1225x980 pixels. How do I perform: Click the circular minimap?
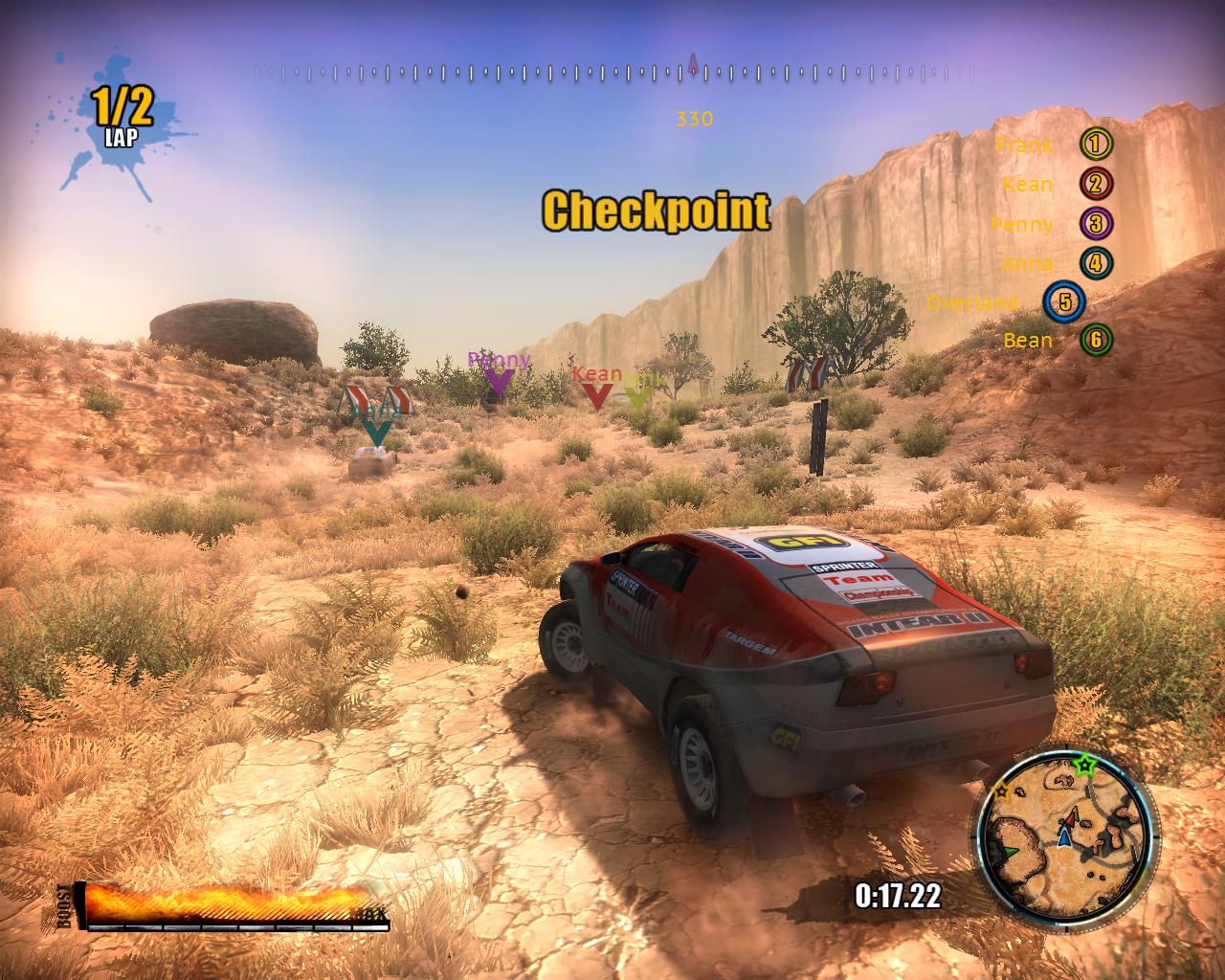(1065, 831)
